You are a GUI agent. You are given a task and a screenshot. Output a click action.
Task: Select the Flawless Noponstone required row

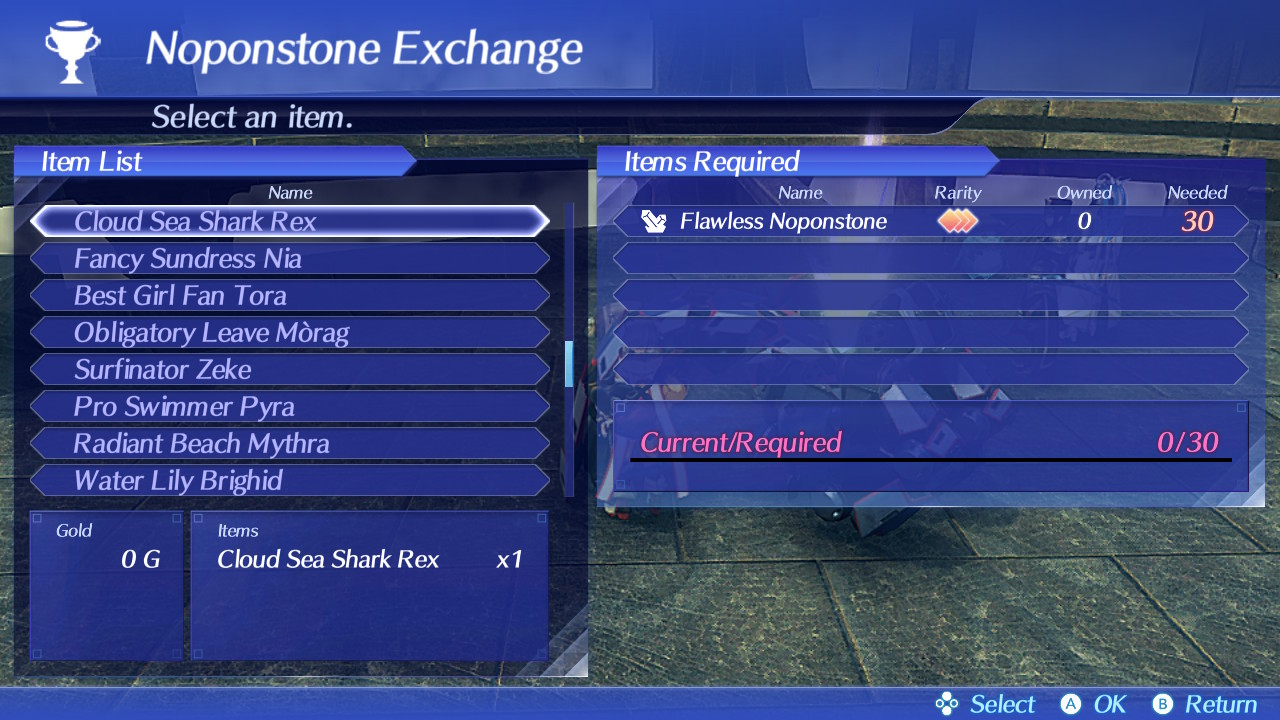click(x=930, y=221)
